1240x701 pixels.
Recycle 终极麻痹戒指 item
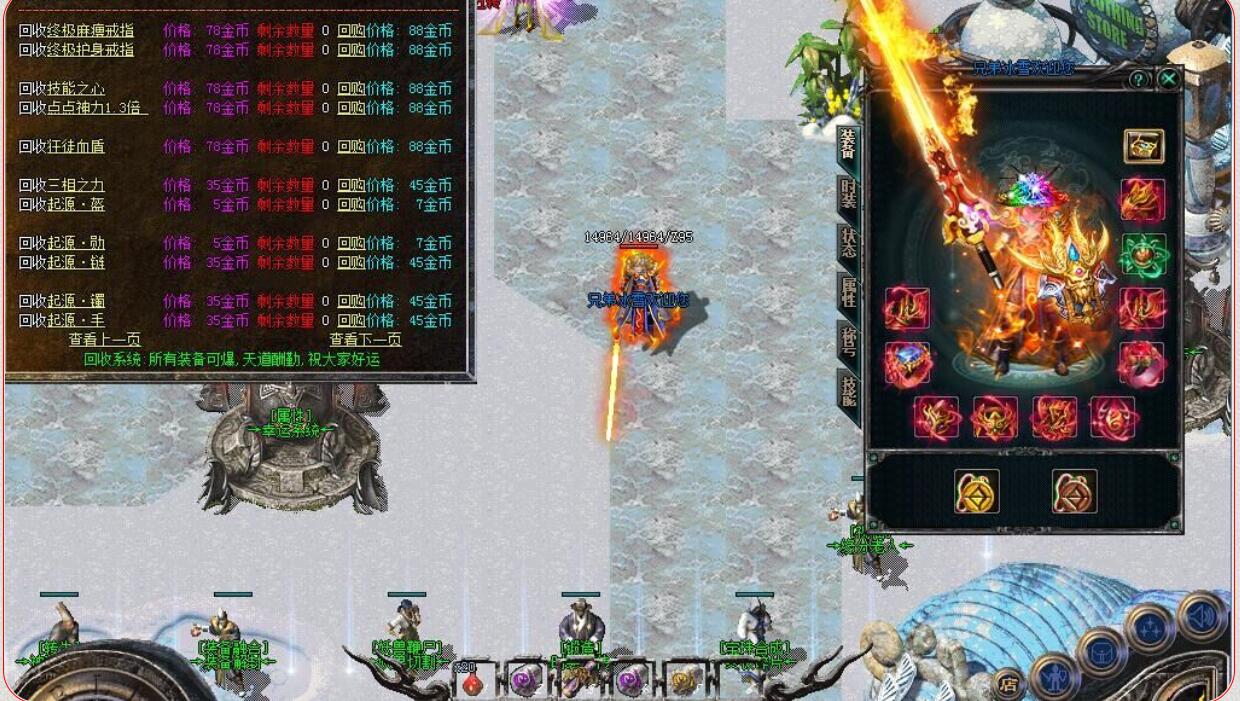[76, 30]
